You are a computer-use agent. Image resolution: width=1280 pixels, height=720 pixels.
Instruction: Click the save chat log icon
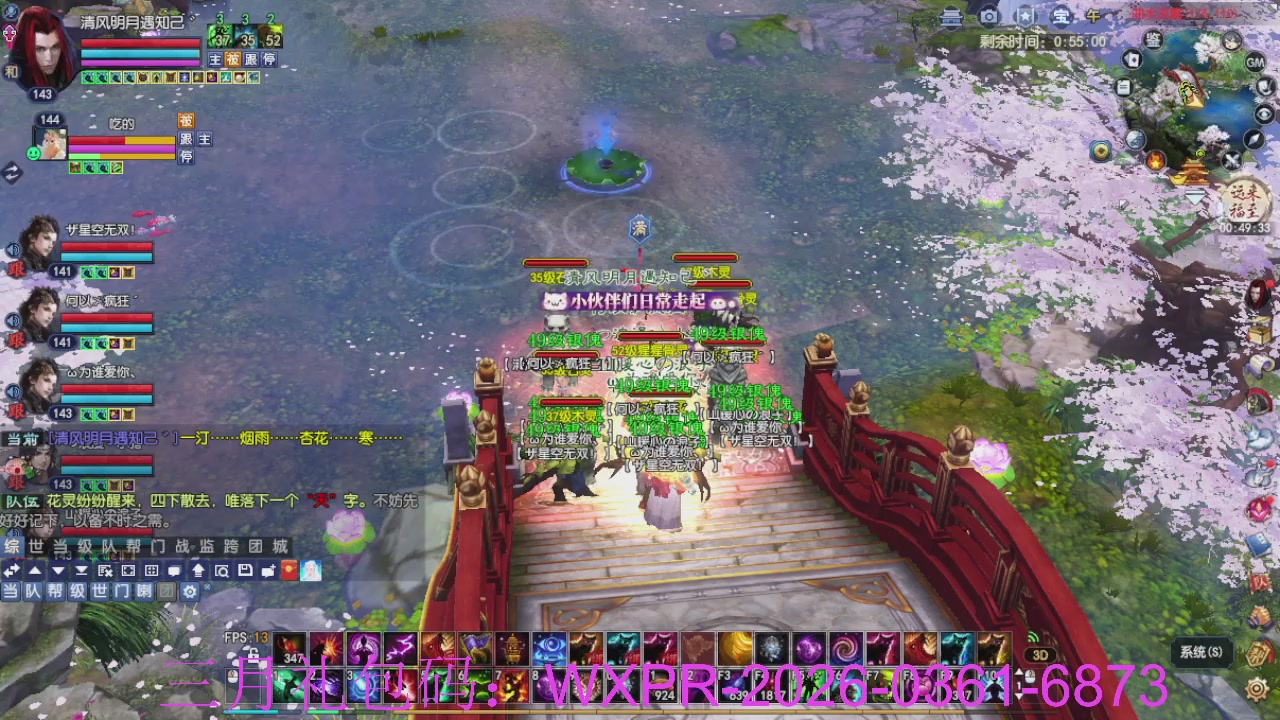[246, 570]
